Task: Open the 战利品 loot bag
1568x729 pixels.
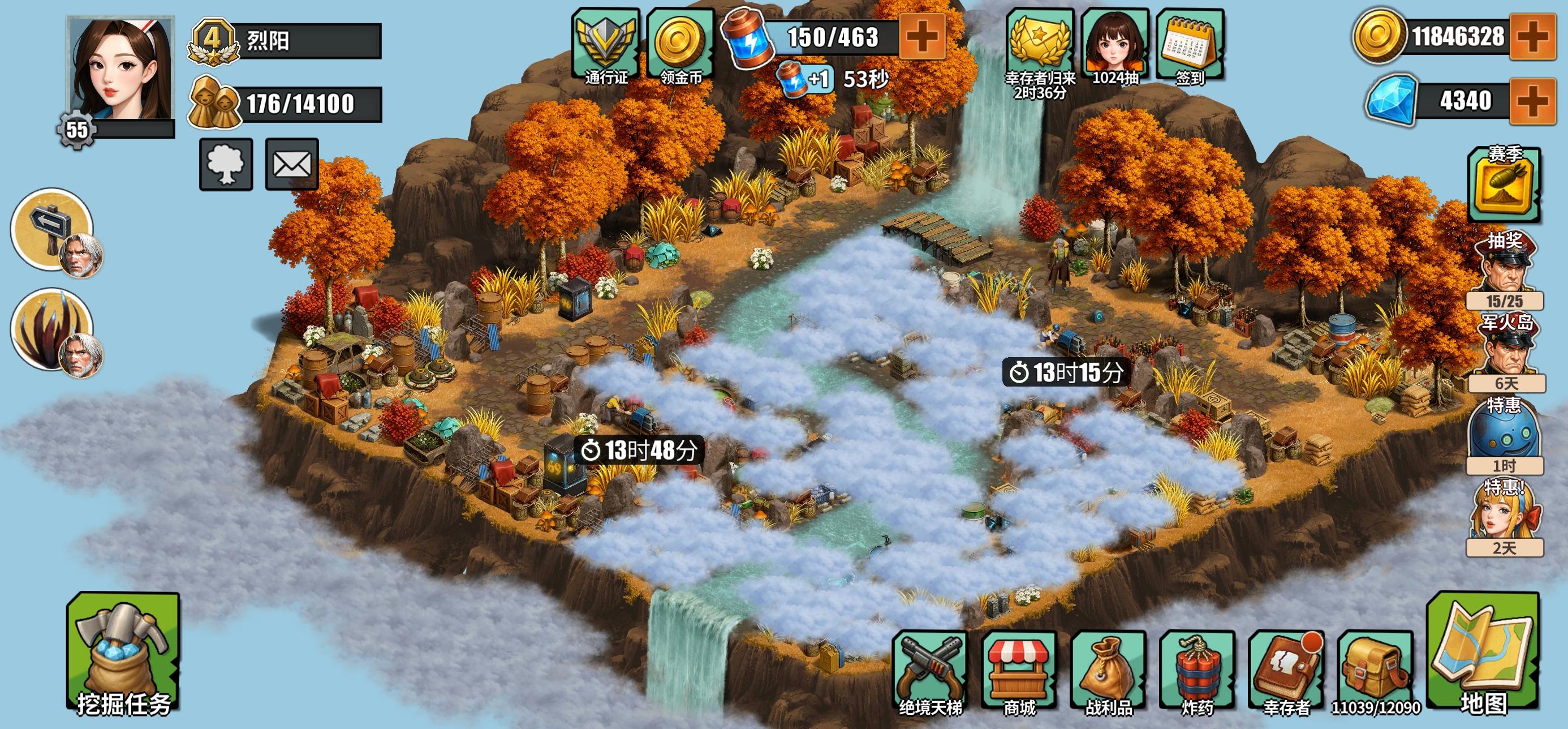Action: coord(1108,671)
